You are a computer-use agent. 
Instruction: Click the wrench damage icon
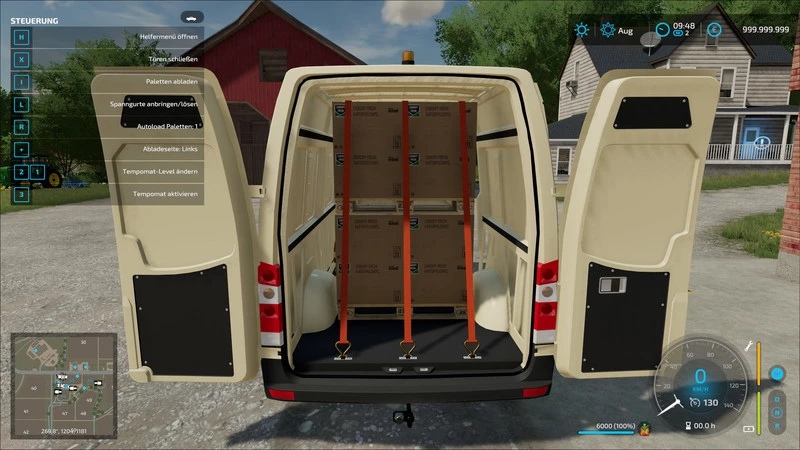tap(748, 346)
